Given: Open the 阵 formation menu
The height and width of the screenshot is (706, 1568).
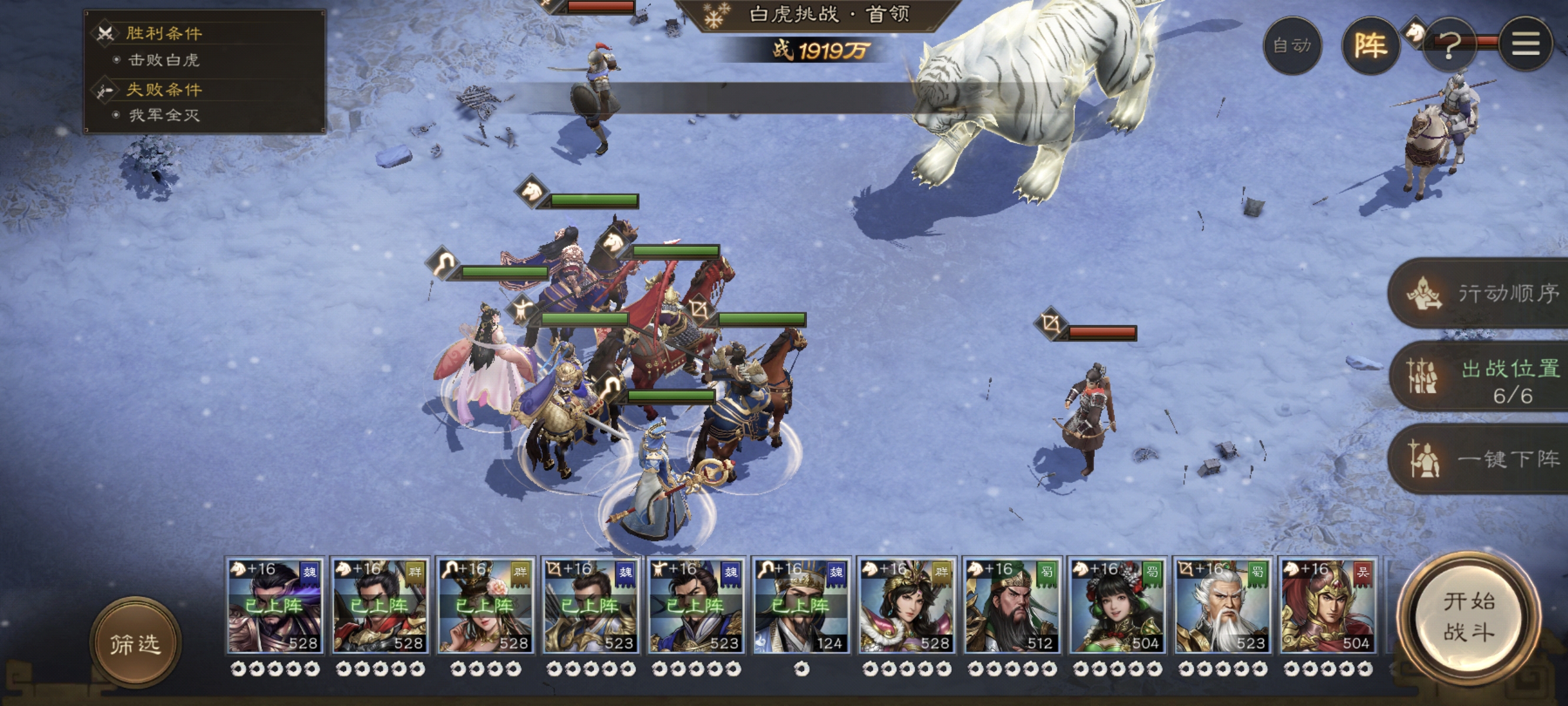Looking at the screenshot, I should tap(1370, 46).
